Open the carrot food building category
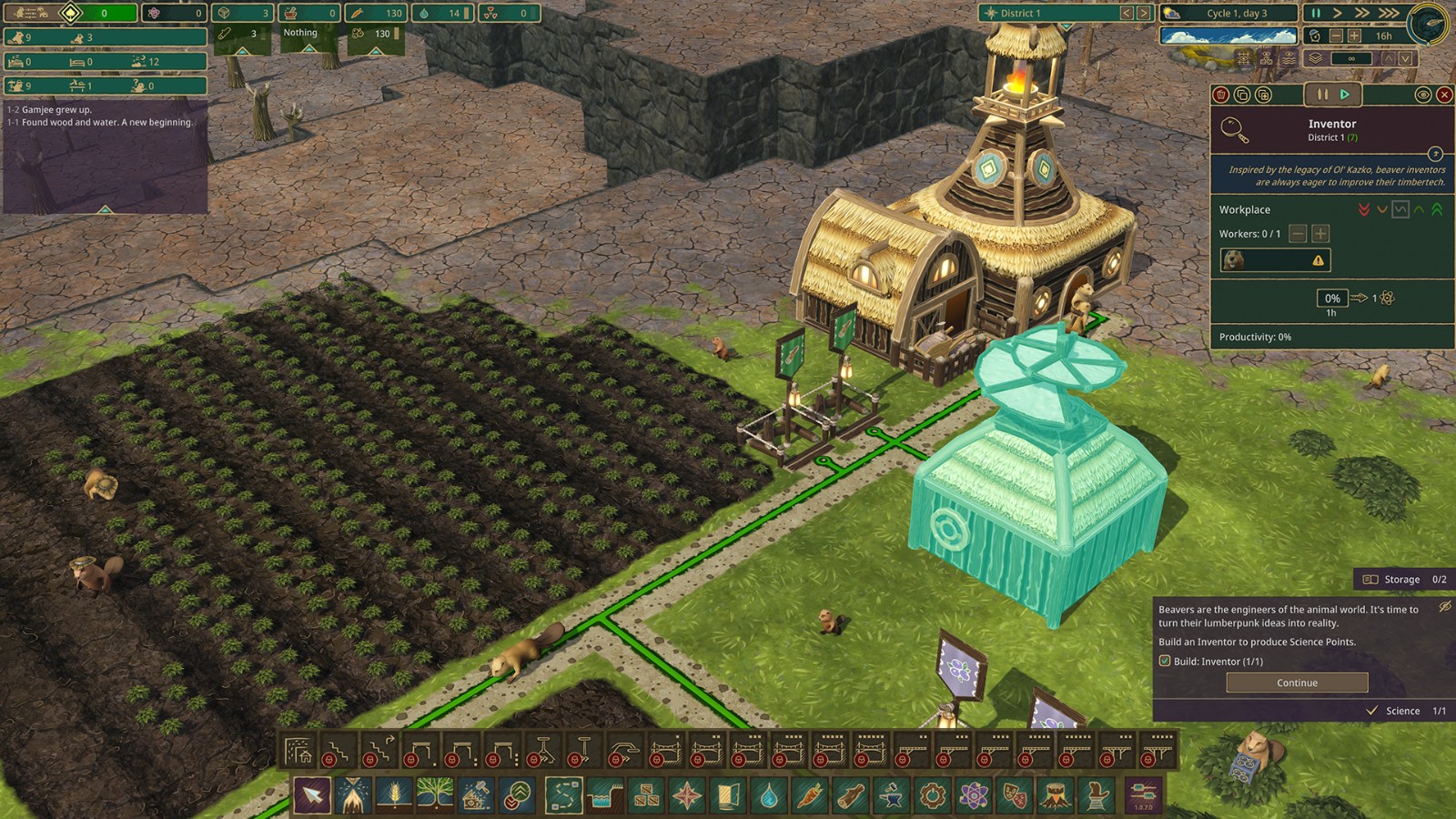 [x=810, y=796]
